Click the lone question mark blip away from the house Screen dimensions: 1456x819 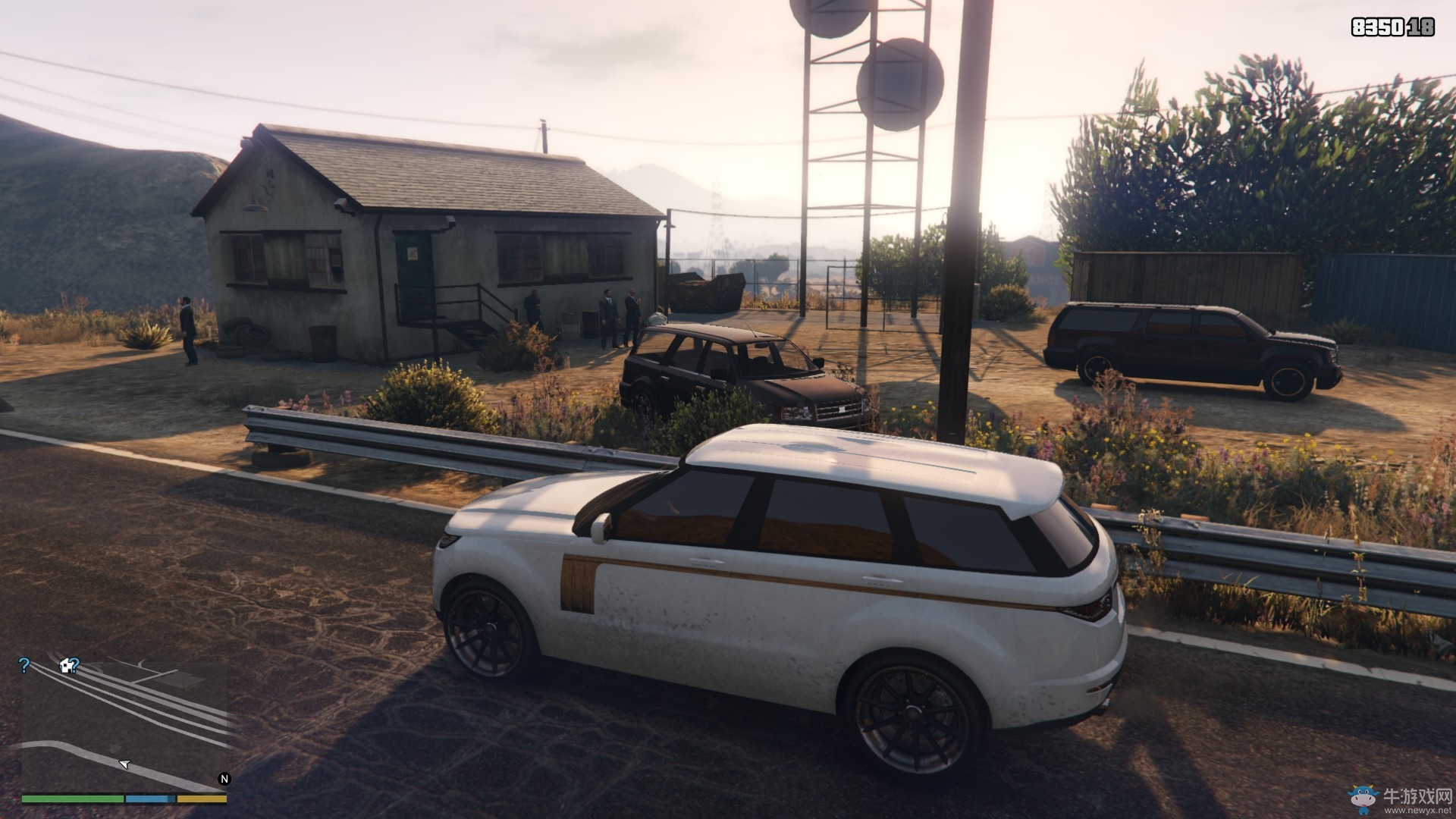[x=24, y=666]
